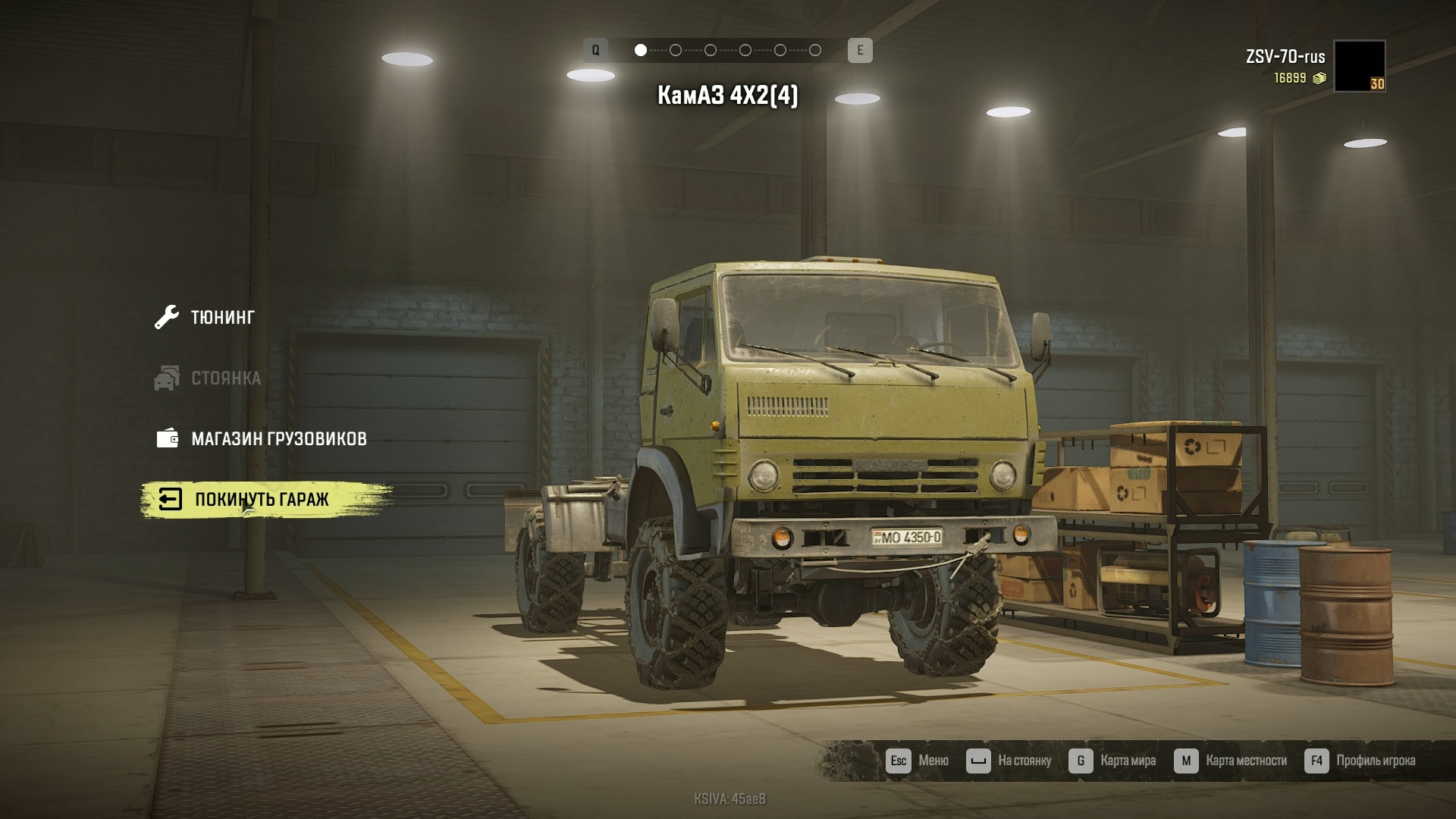Open Карта мира world map
Screen dimensions: 1456x819
(1112, 761)
